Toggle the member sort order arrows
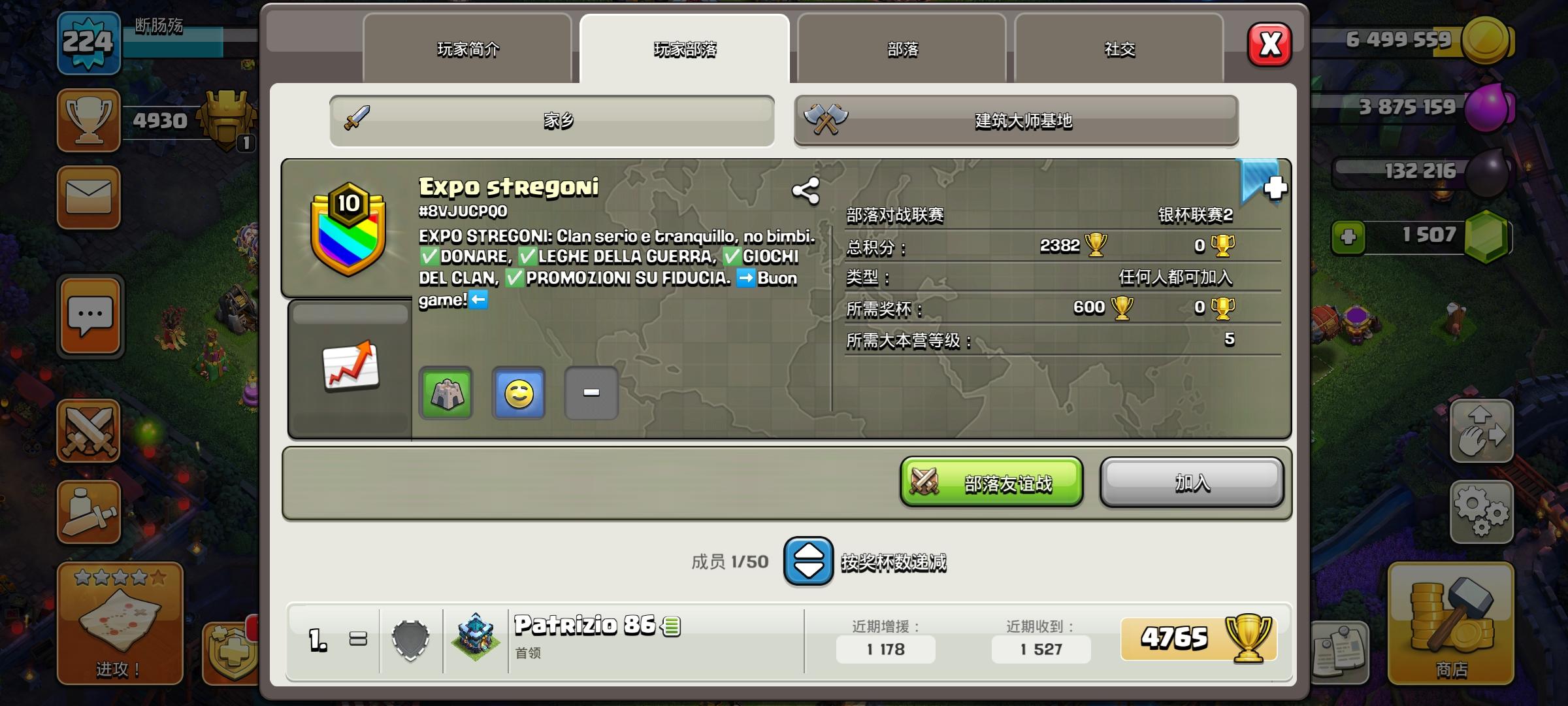This screenshot has height=706, width=1568. click(x=808, y=562)
